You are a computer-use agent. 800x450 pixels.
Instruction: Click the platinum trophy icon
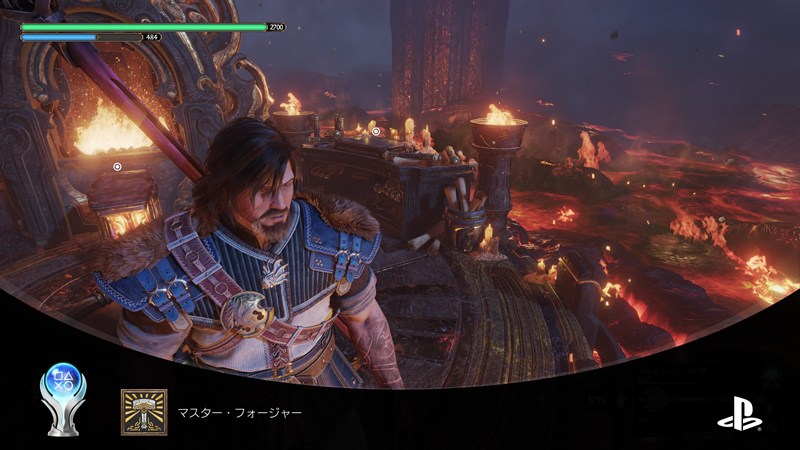[x=62, y=398]
